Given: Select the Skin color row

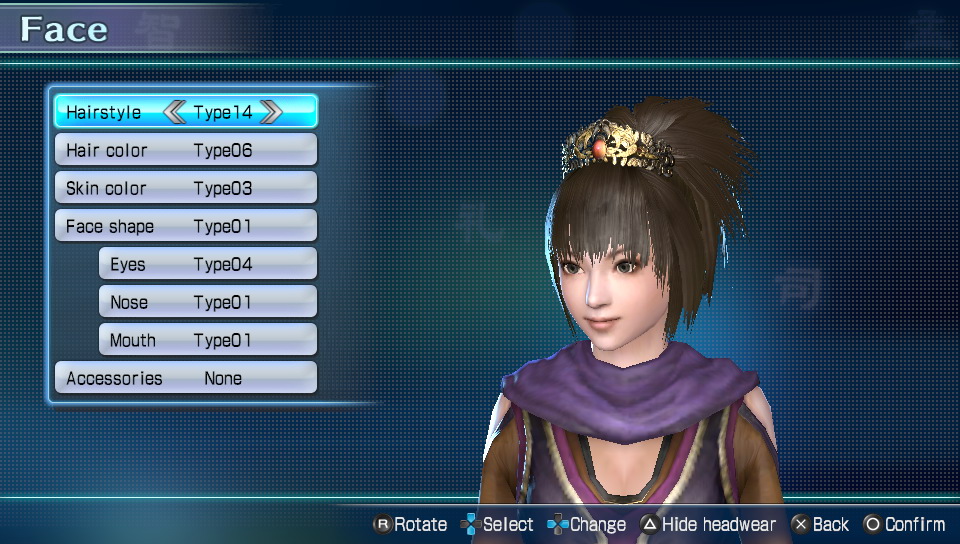Looking at the screenshot, I should [185, 188].
